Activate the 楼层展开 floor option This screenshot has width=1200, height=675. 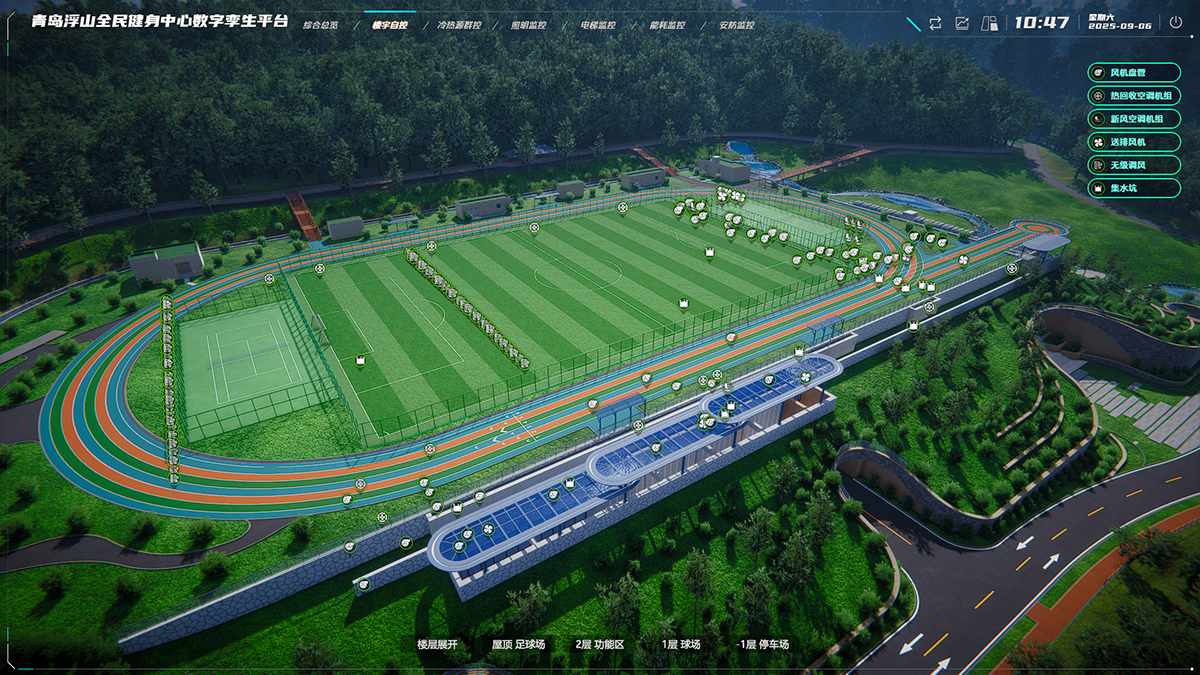click(437, 645)
